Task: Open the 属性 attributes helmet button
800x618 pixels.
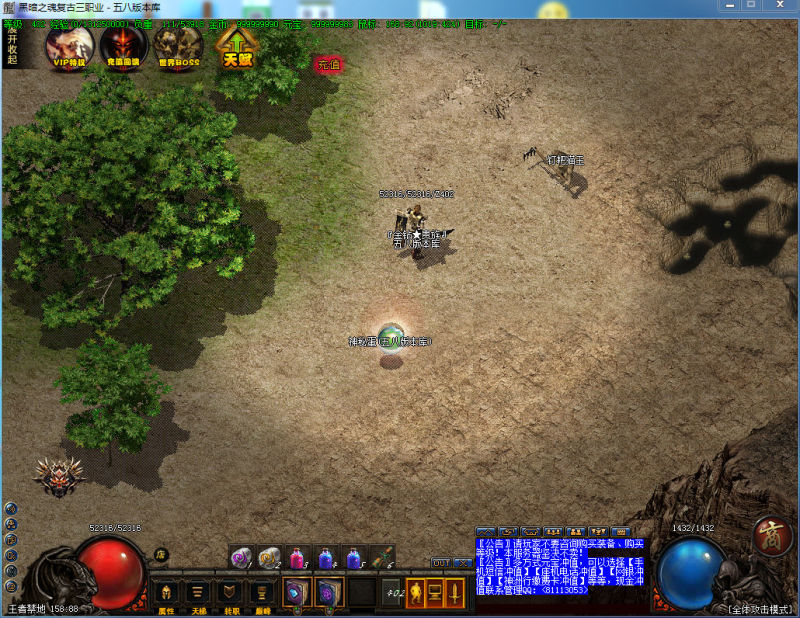Action: tap(166, 593)
